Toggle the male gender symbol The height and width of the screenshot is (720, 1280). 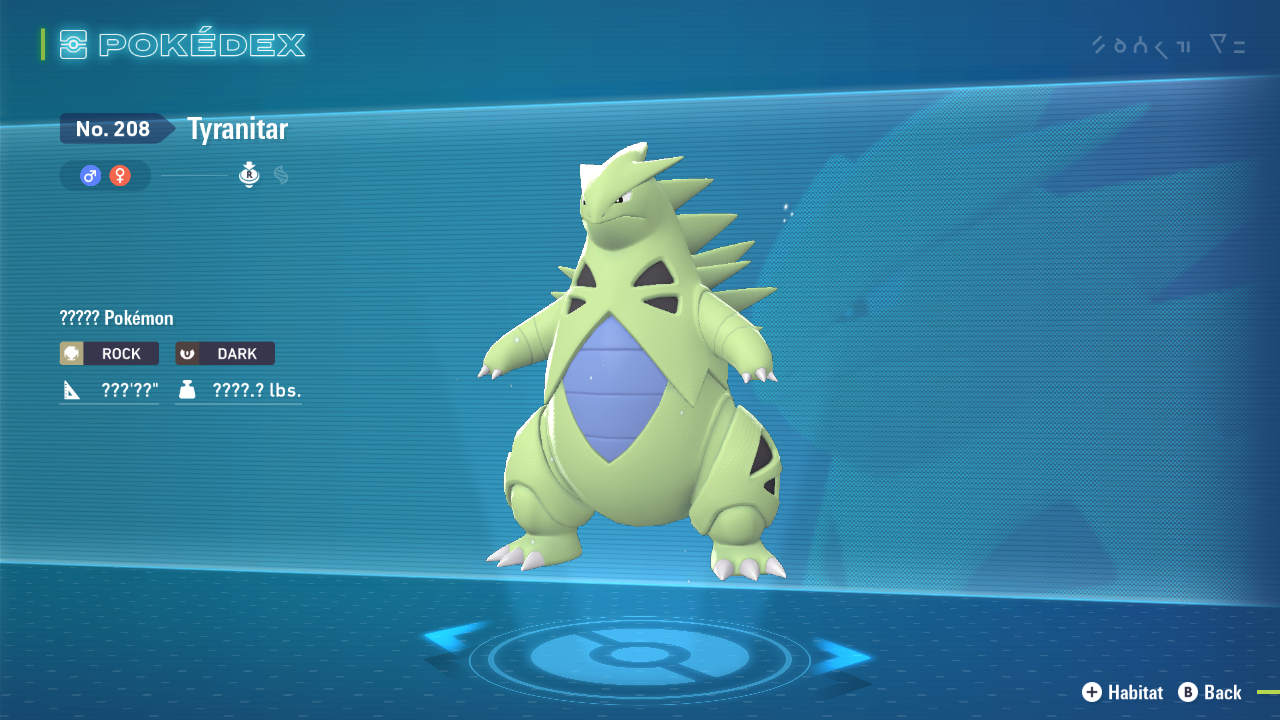(91, 175)
